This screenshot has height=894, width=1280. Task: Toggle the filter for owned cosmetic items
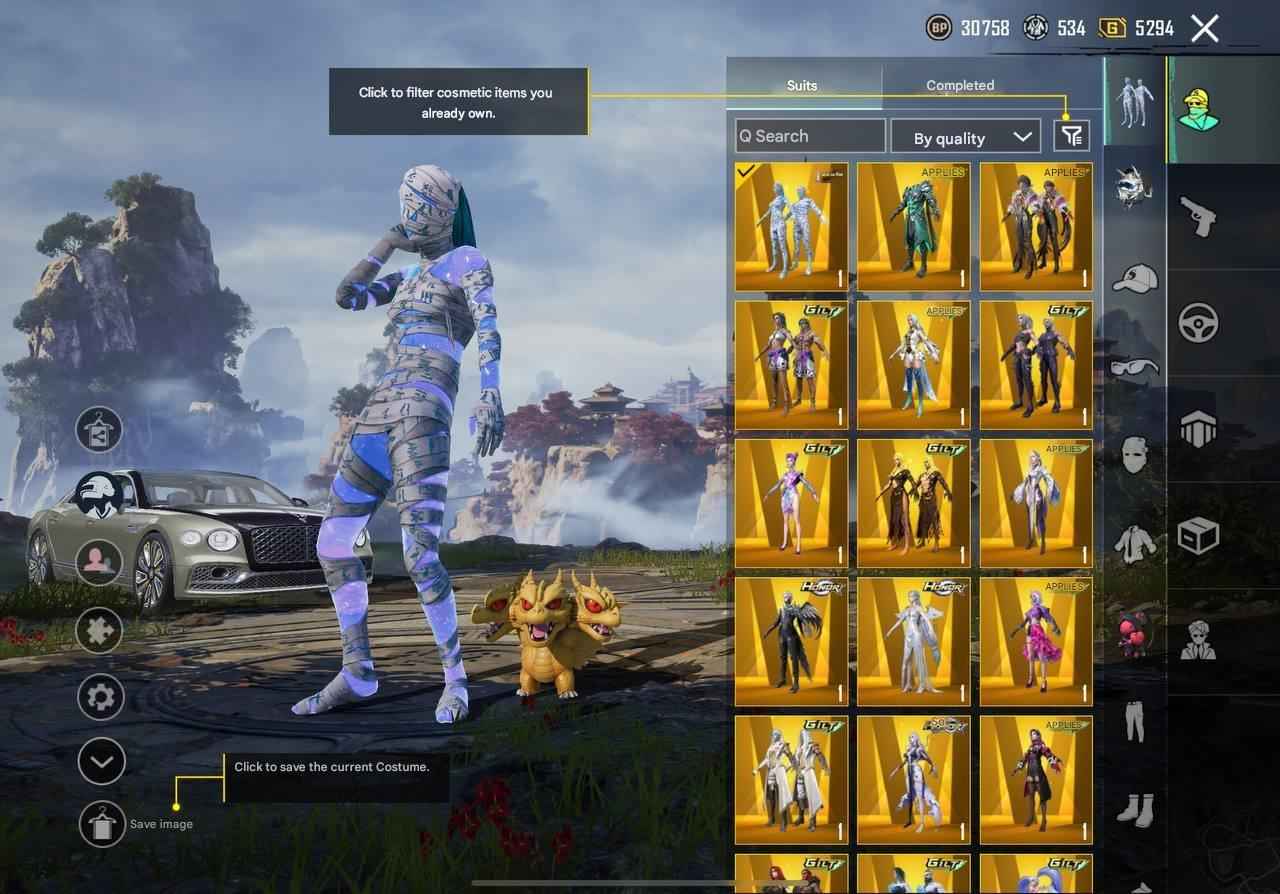click(1070, 135)
